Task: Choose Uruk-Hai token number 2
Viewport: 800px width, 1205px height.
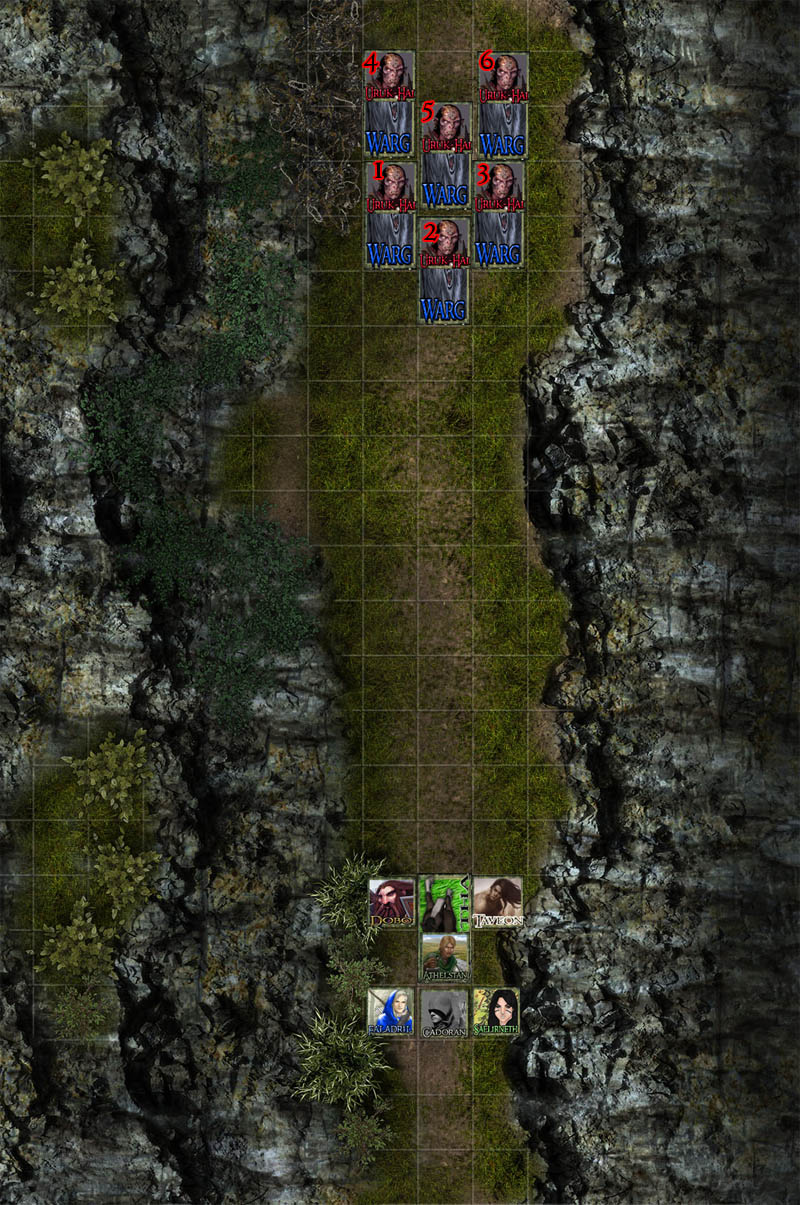Action: click(444, 242)
